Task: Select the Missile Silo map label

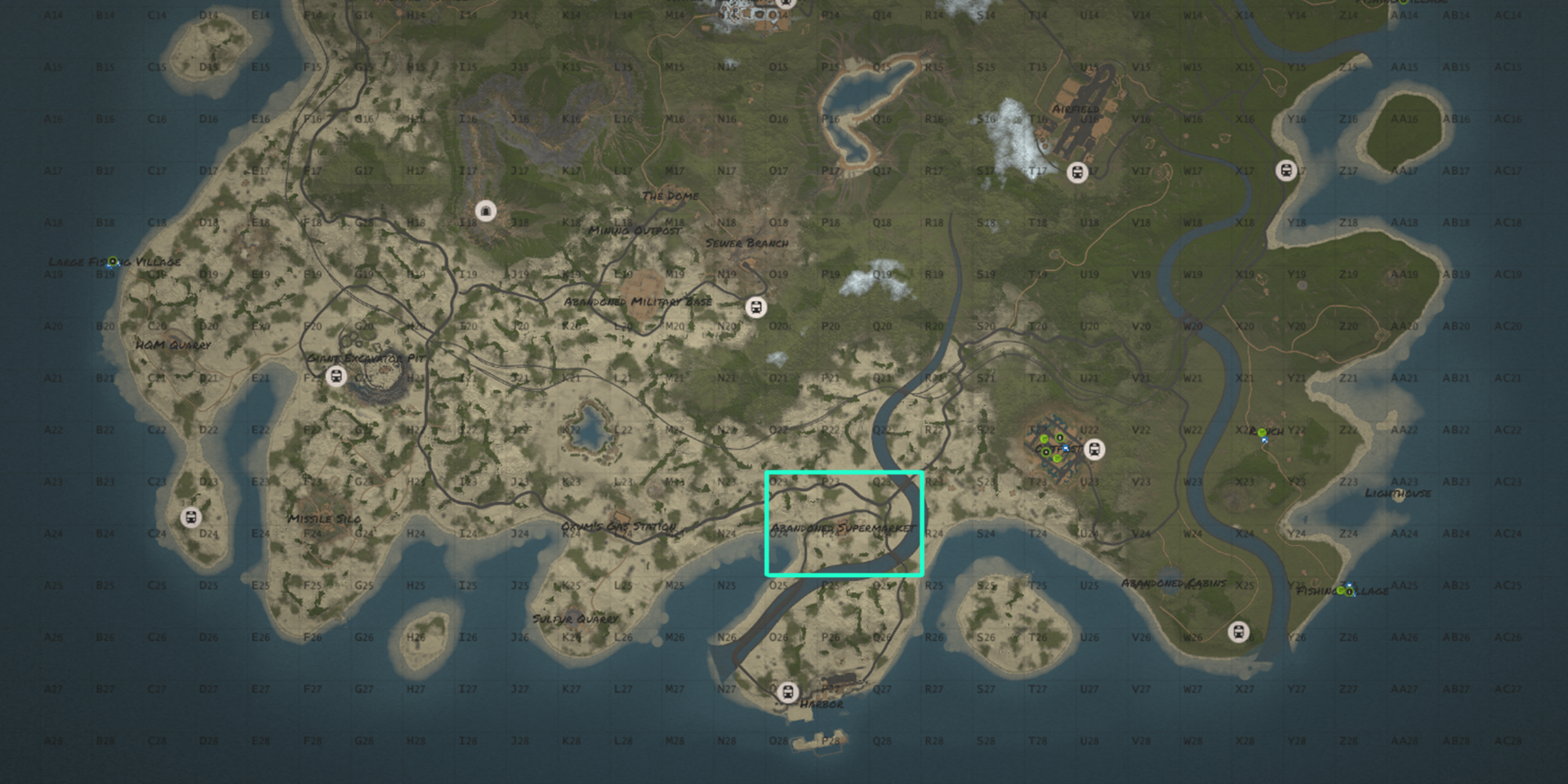Action: [x=324, y=519]
